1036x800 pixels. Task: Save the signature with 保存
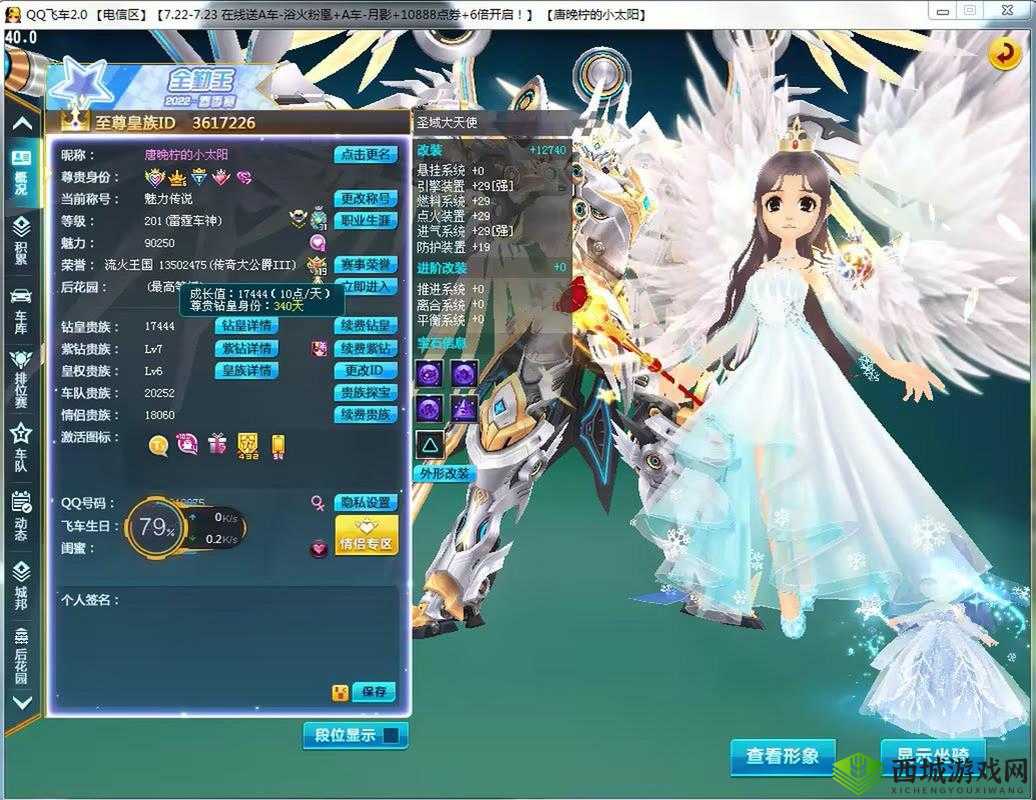[374, 692]
